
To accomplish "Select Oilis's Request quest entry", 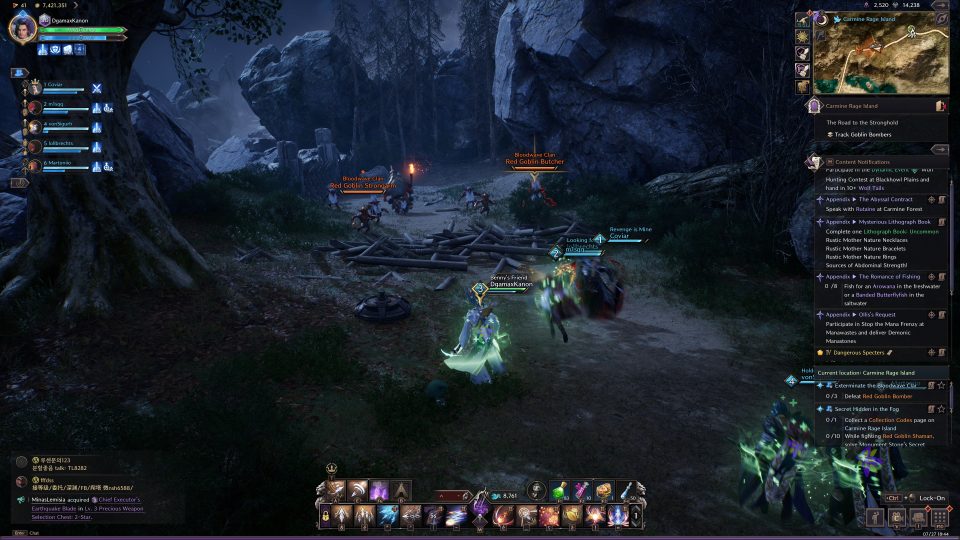I will pos(870,315).
